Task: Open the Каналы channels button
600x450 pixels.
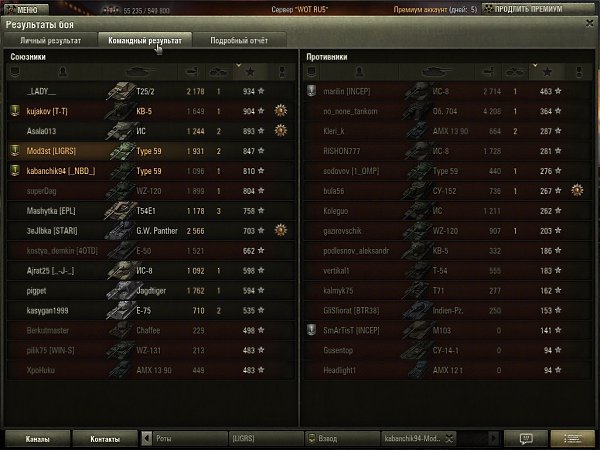Action: pos(39,438)
